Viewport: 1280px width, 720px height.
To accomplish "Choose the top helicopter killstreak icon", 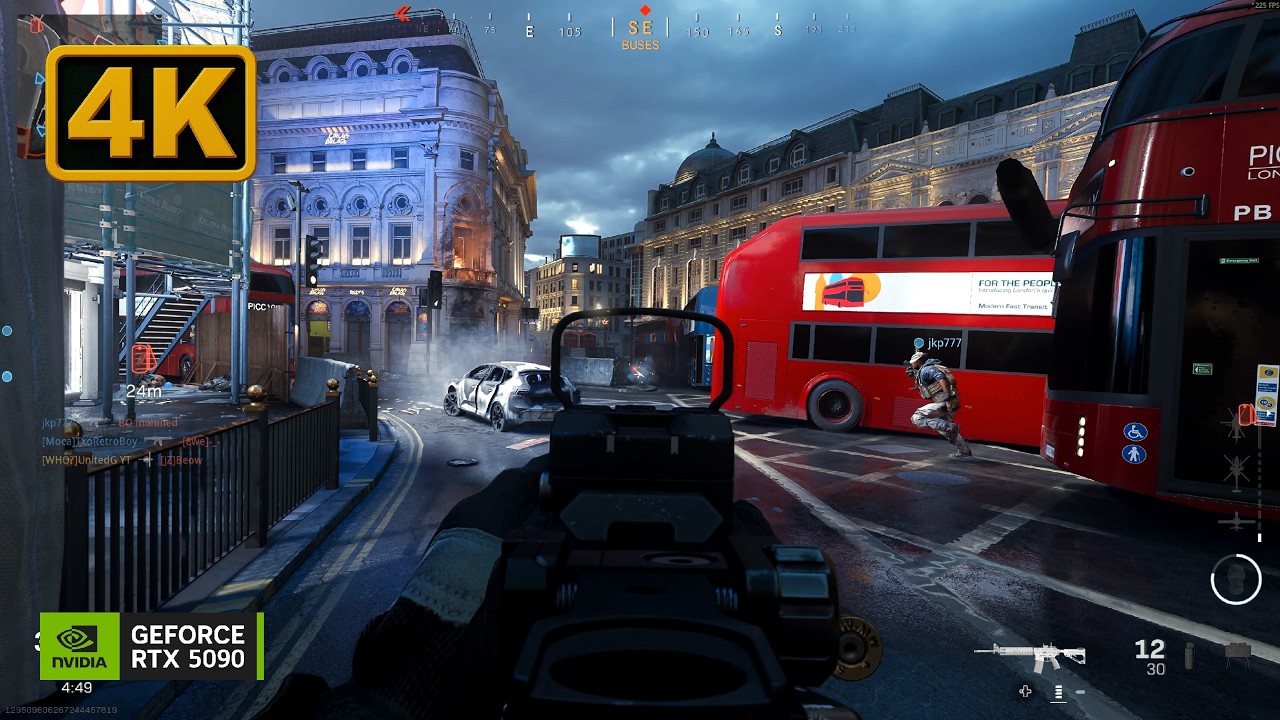I will coord(1237,426).
